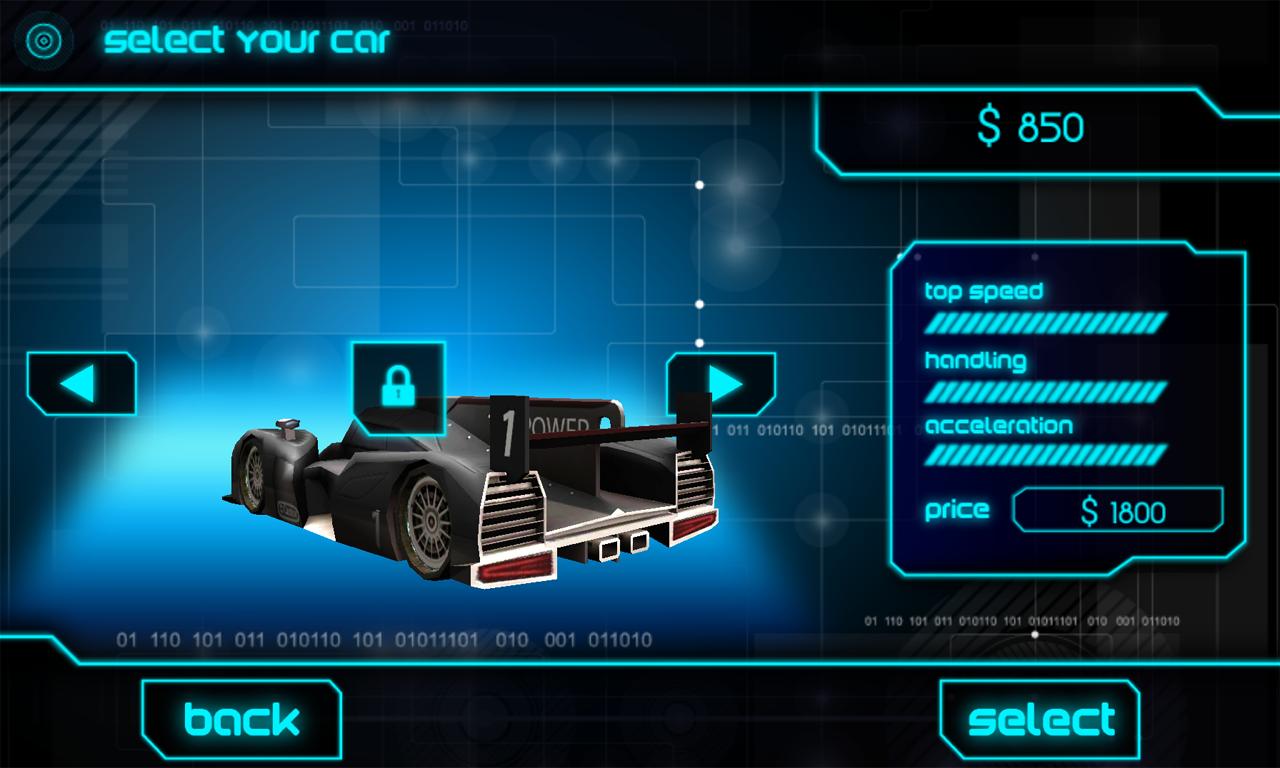Screen dimensions: 1280x768
Task: Click the car stats panel on the right
Action: click(x=1063, y=410)
